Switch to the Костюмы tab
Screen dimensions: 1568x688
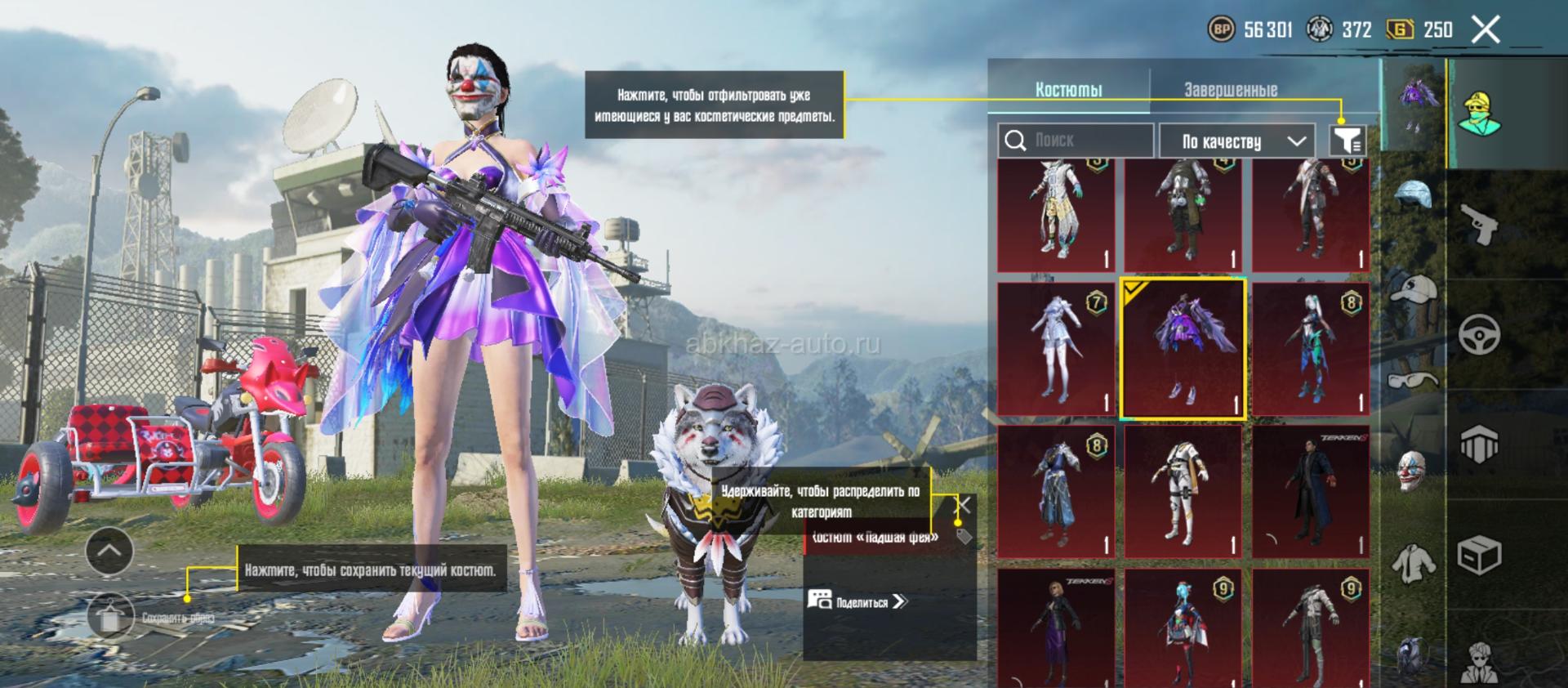(x=1068, y=89)
